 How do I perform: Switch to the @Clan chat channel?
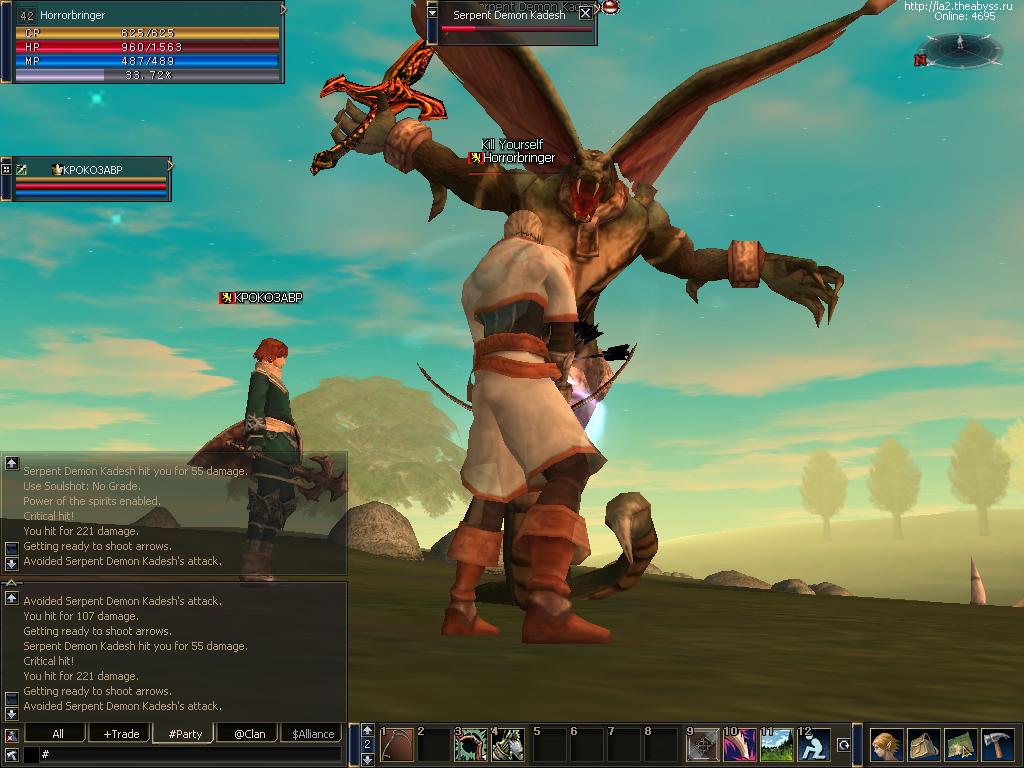tap(249, 734)
